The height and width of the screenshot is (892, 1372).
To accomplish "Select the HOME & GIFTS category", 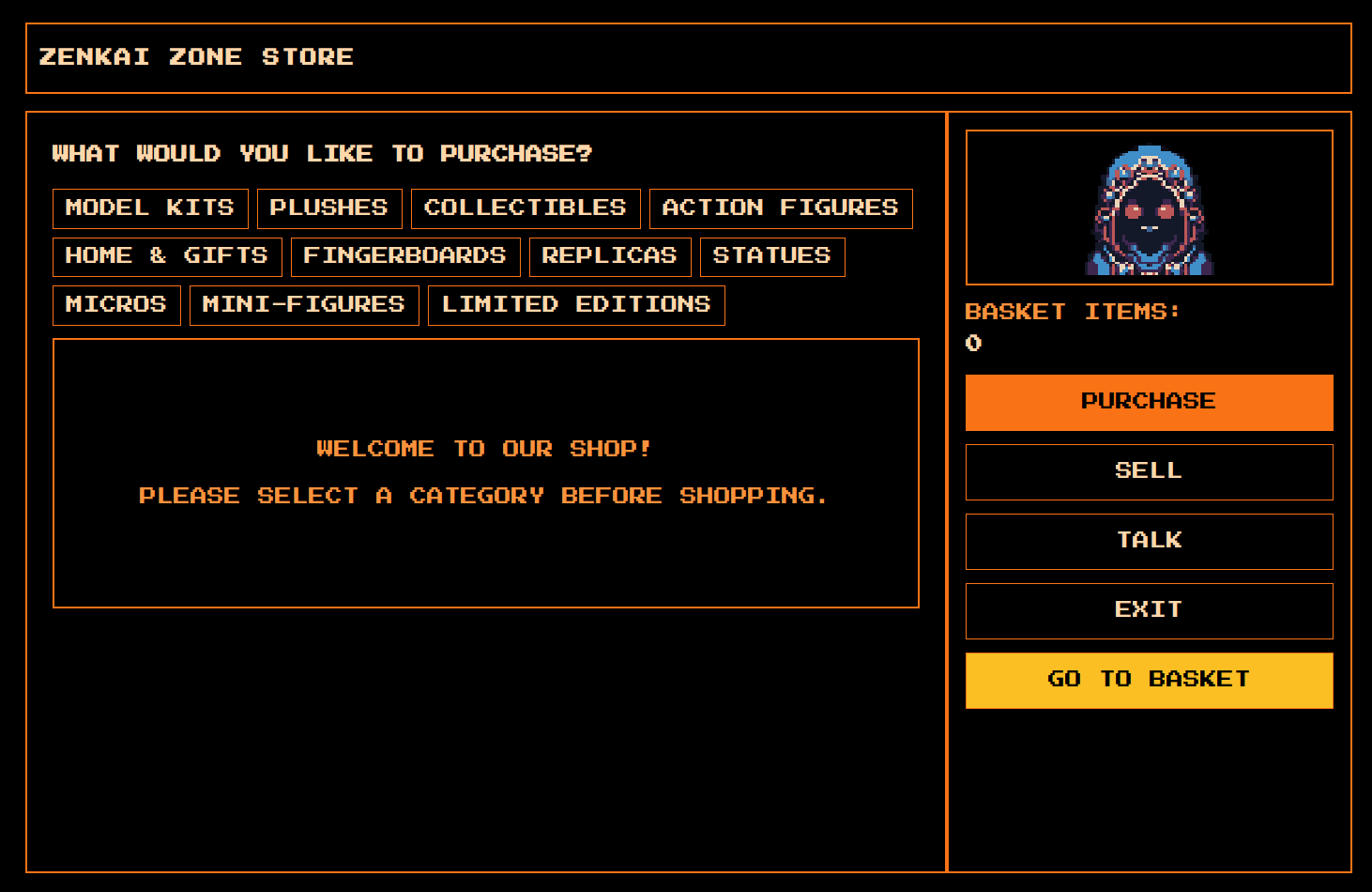I will [x=166, y=256].
